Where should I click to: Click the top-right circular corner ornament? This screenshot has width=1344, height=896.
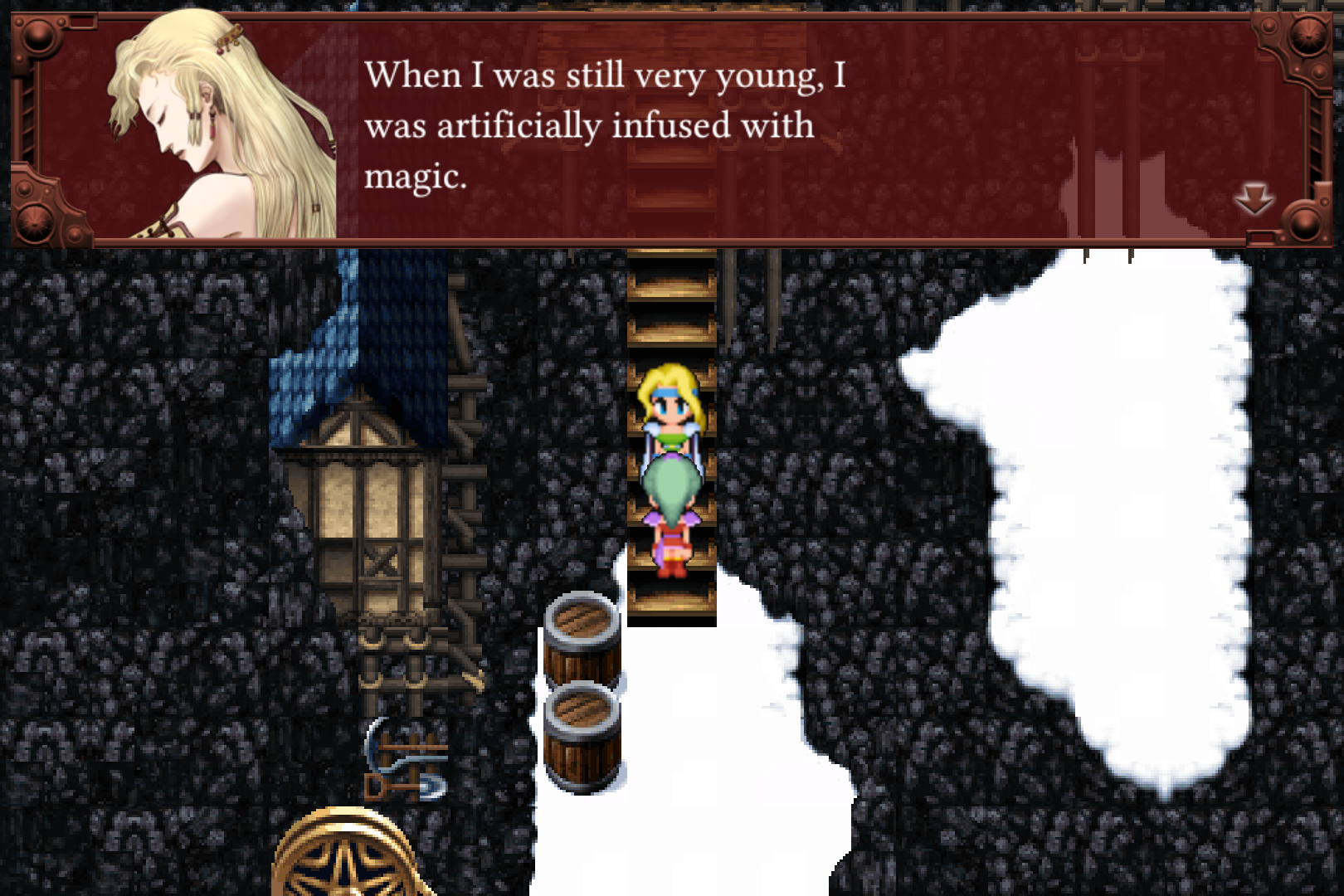coord(1309,35)
